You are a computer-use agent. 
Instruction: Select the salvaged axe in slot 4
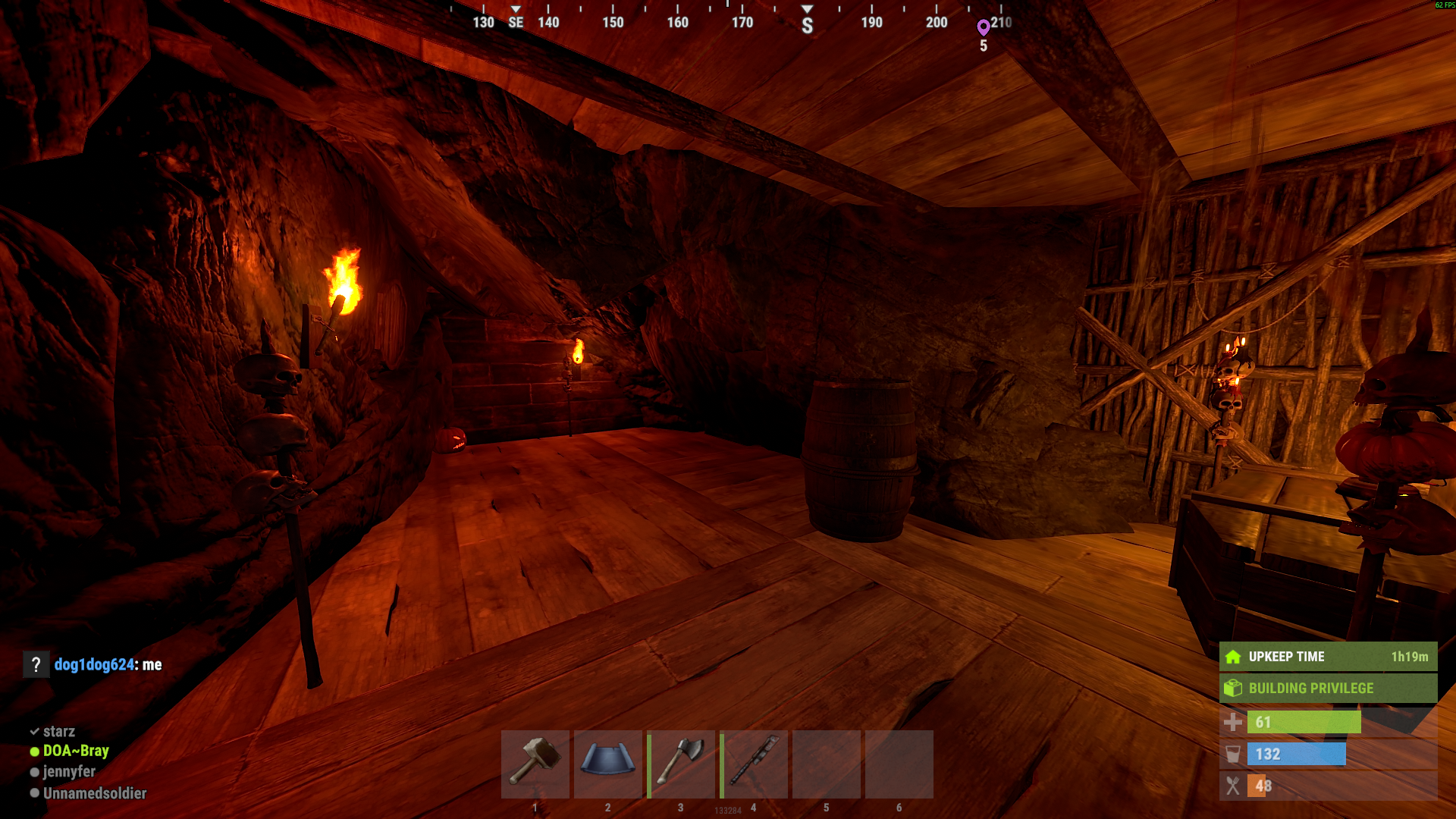pos(753,764)
